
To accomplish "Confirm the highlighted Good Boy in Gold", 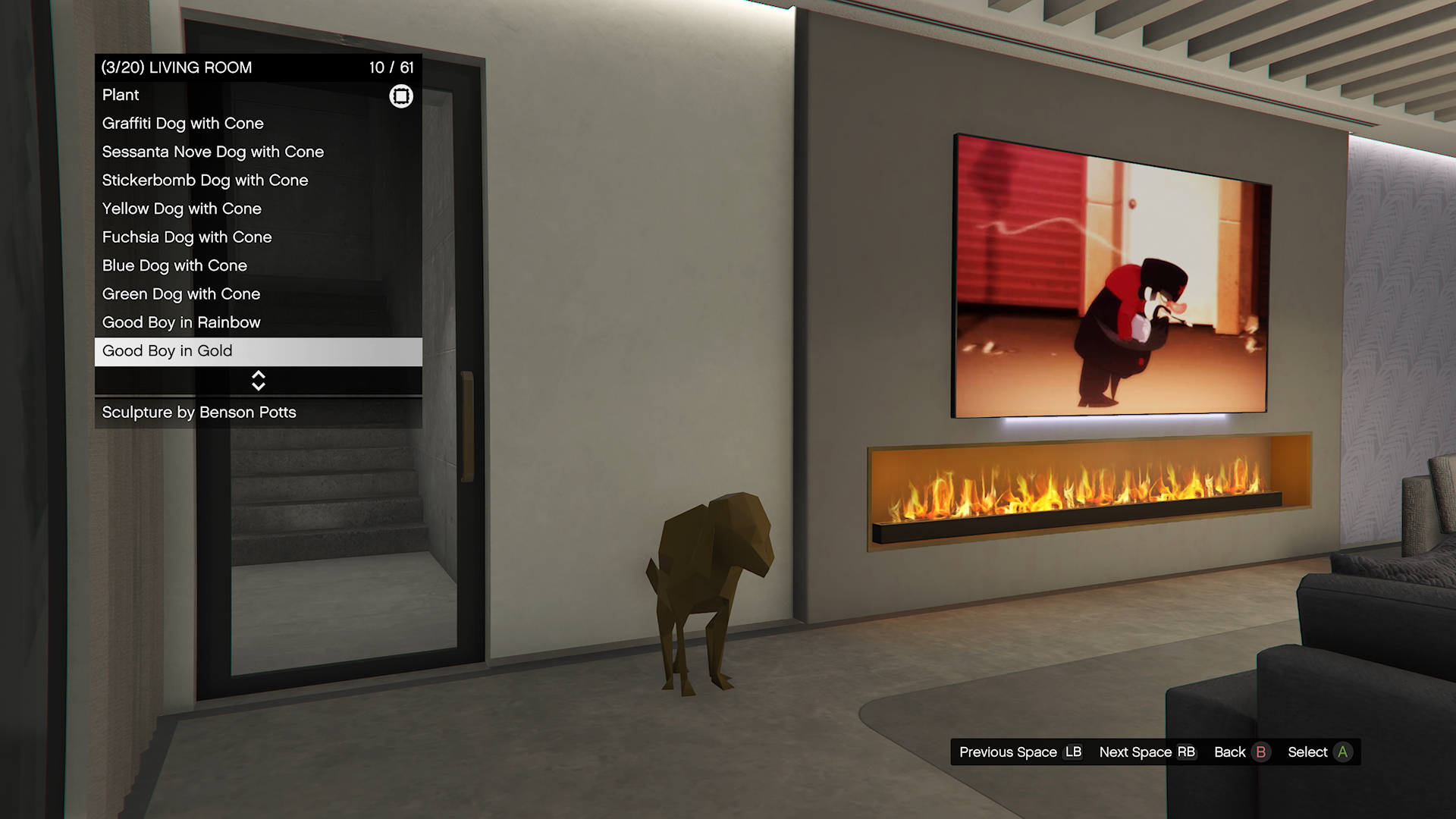I will (x=258, y=351).
